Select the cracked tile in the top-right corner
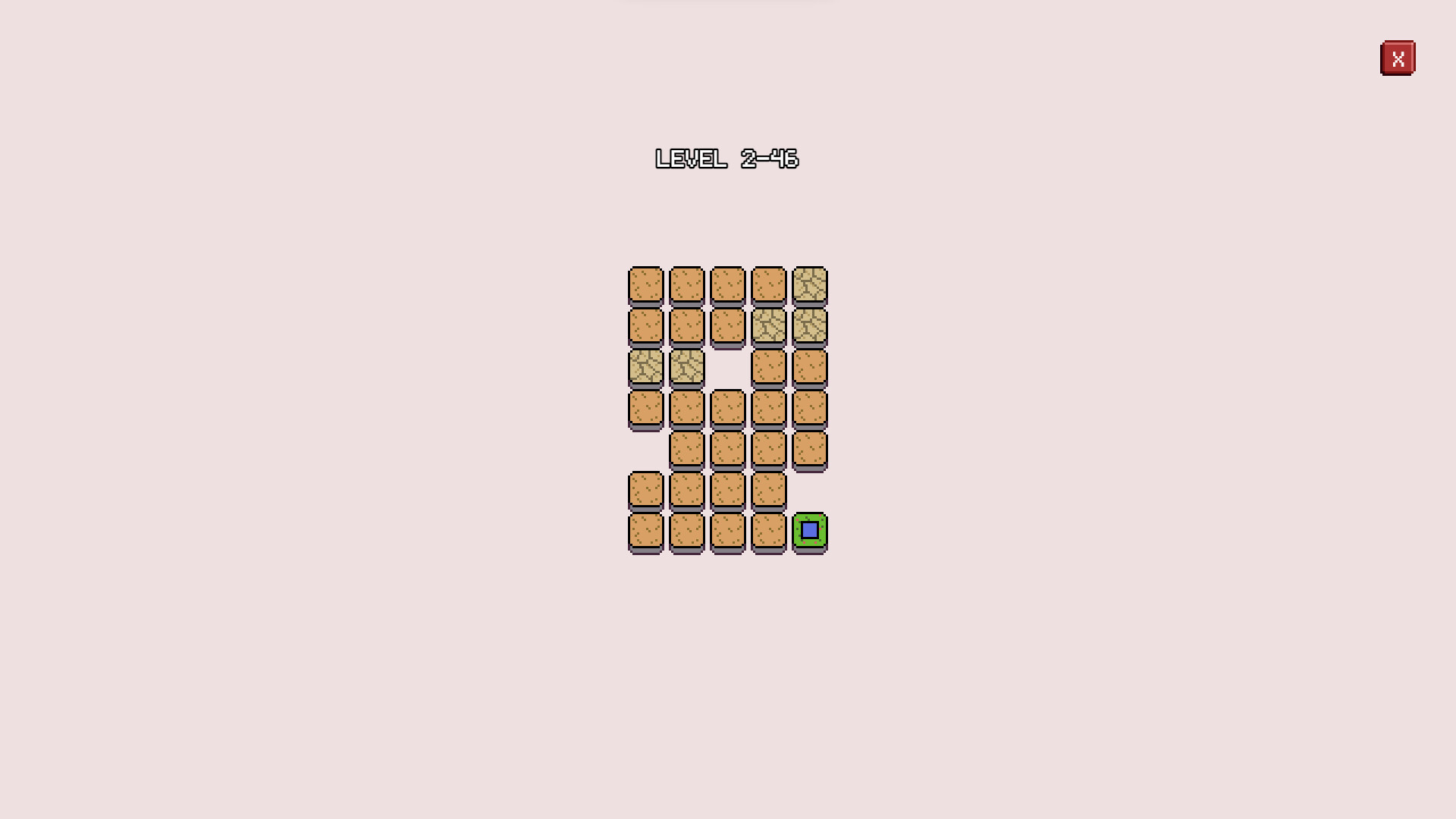Viewport: 1456px width, 819px height. (810, 284)
